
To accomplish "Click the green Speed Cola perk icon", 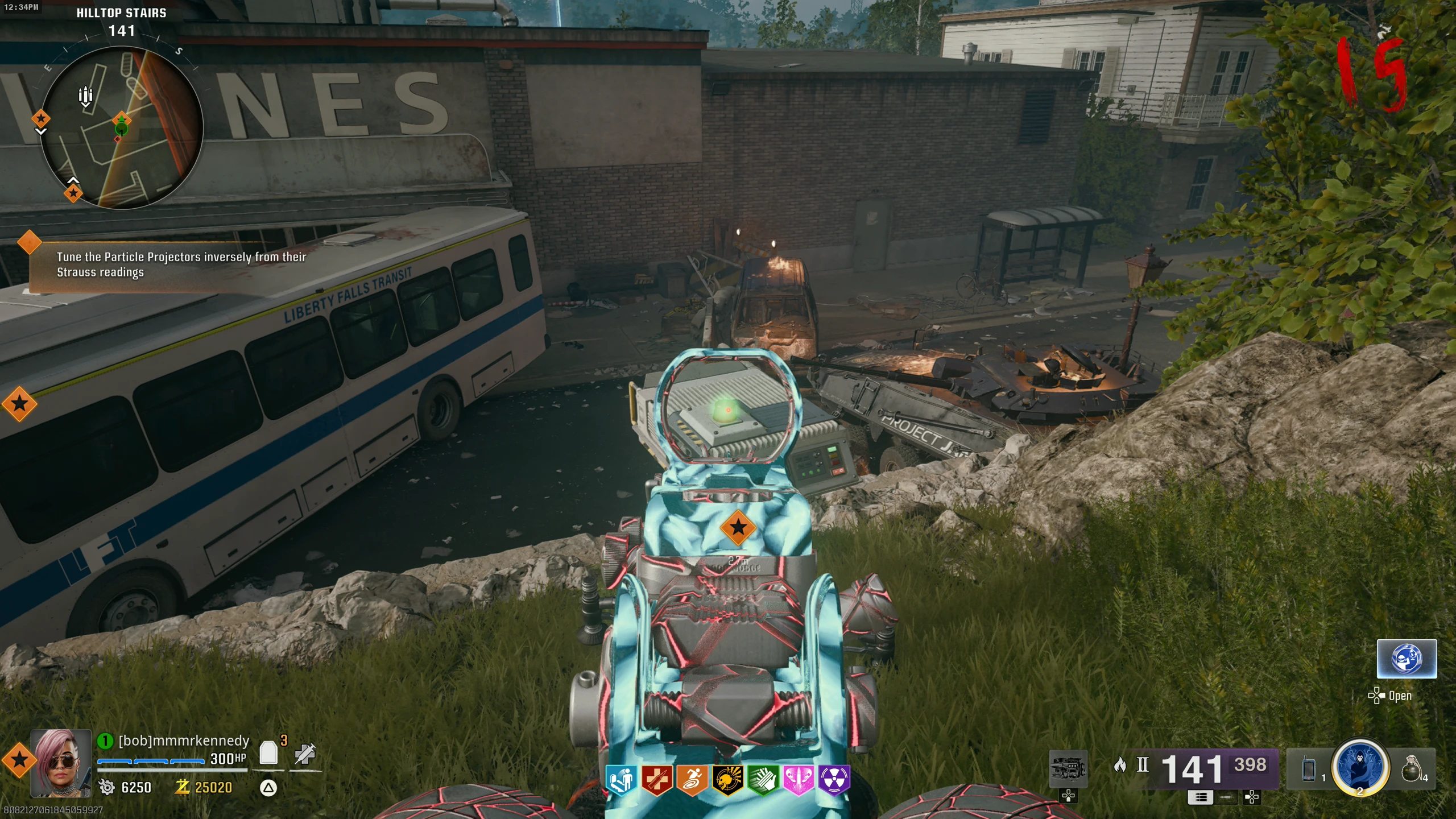I will [763, 780].
